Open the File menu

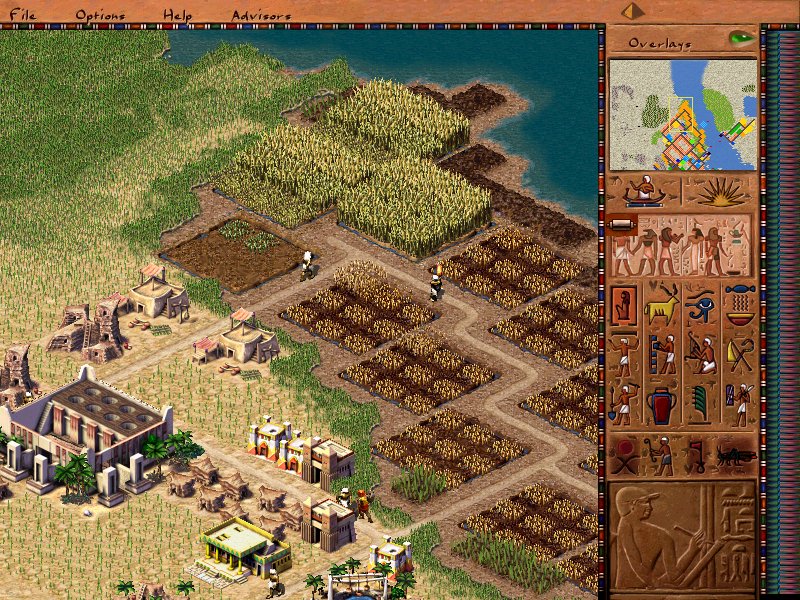23,15
